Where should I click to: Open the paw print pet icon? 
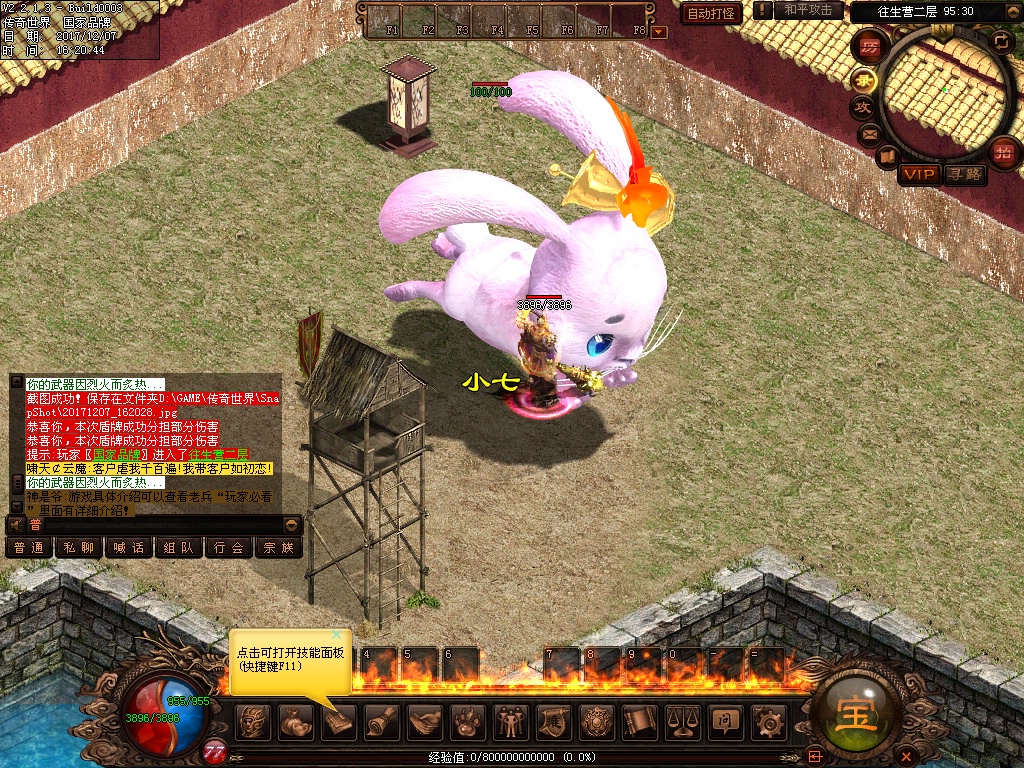pyautogui.click(x=467, y=720)
